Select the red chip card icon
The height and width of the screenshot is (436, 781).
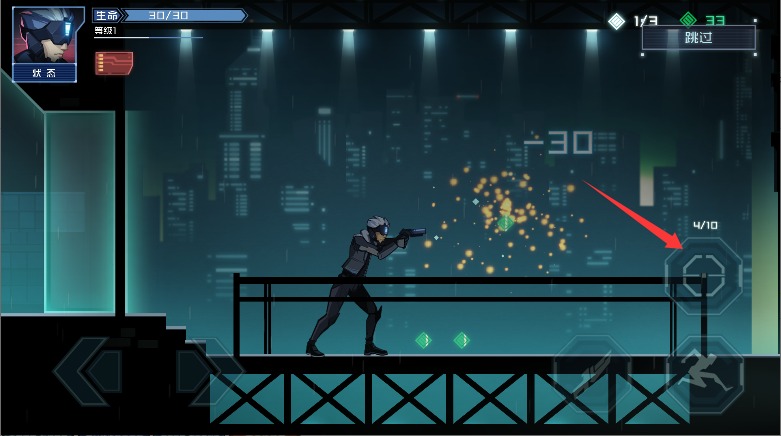click(x=114, y=63)
